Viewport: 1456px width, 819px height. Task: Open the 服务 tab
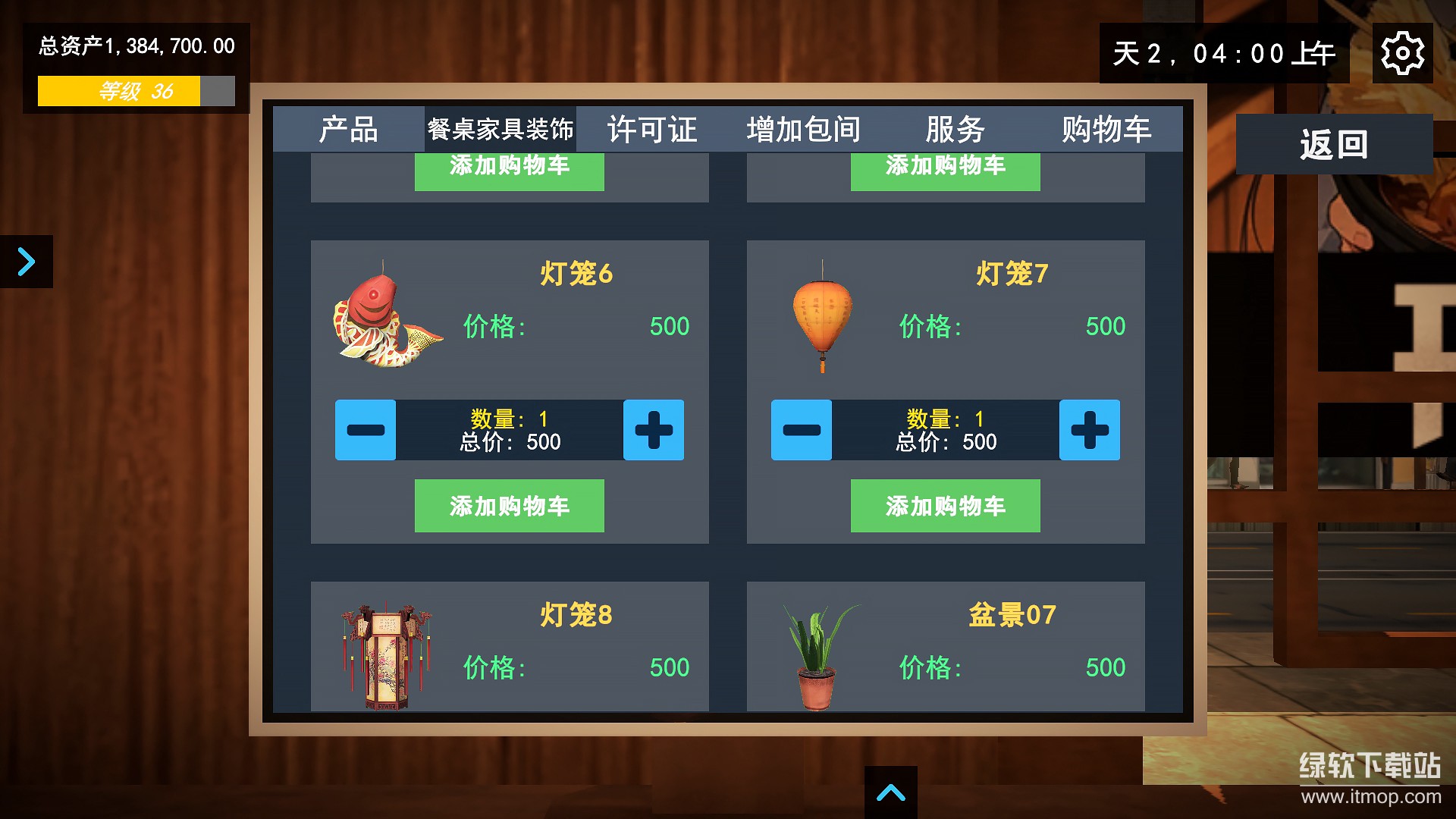(955, 129)
